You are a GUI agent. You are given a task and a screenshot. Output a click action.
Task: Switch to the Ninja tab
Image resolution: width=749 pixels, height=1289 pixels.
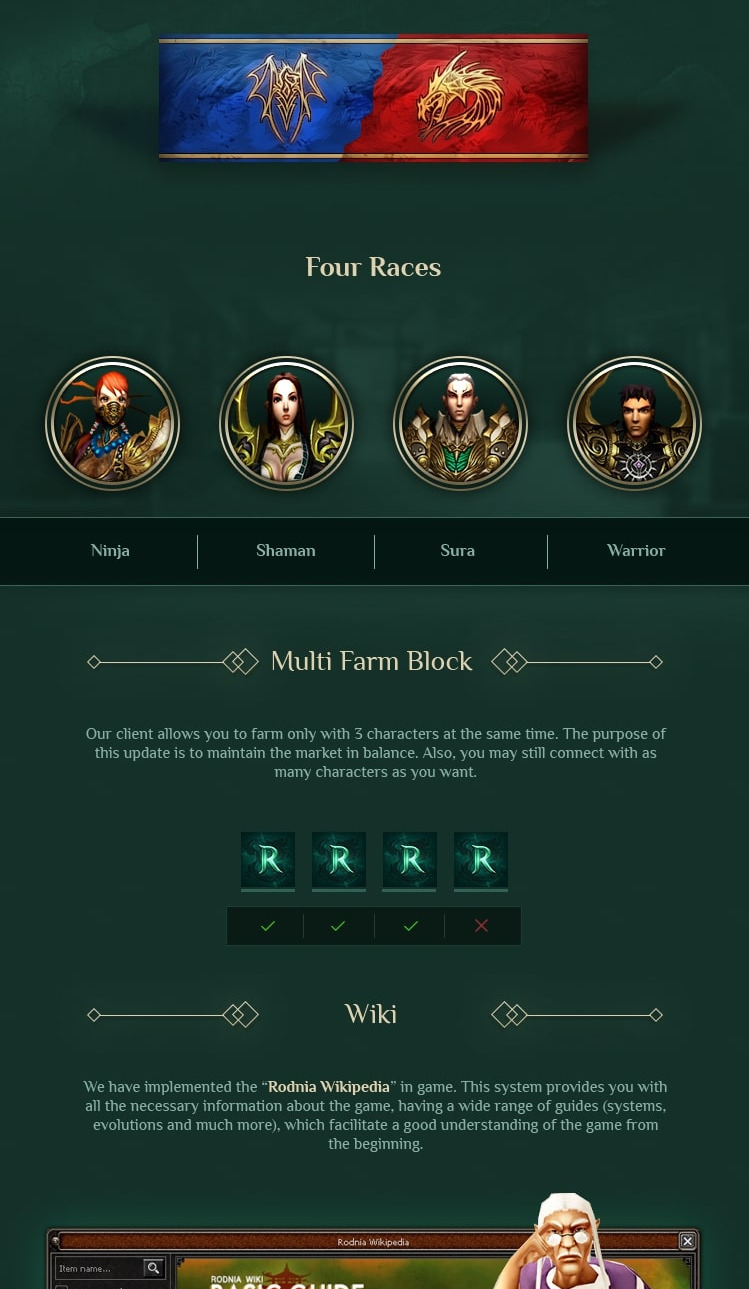[110, 551]
